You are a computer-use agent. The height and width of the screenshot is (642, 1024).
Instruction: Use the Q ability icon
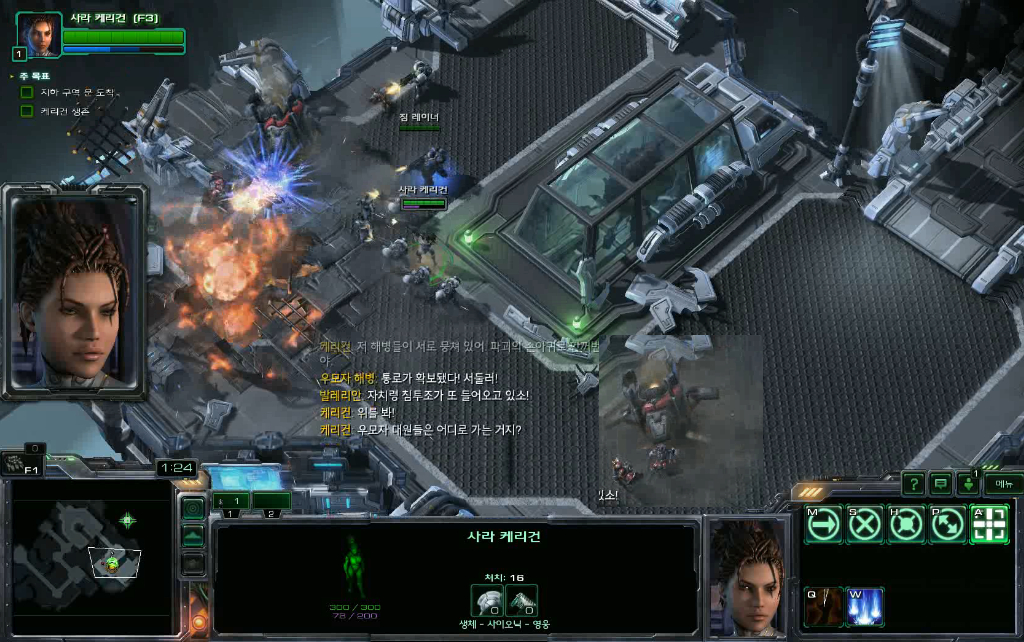(x=824, y=607)
